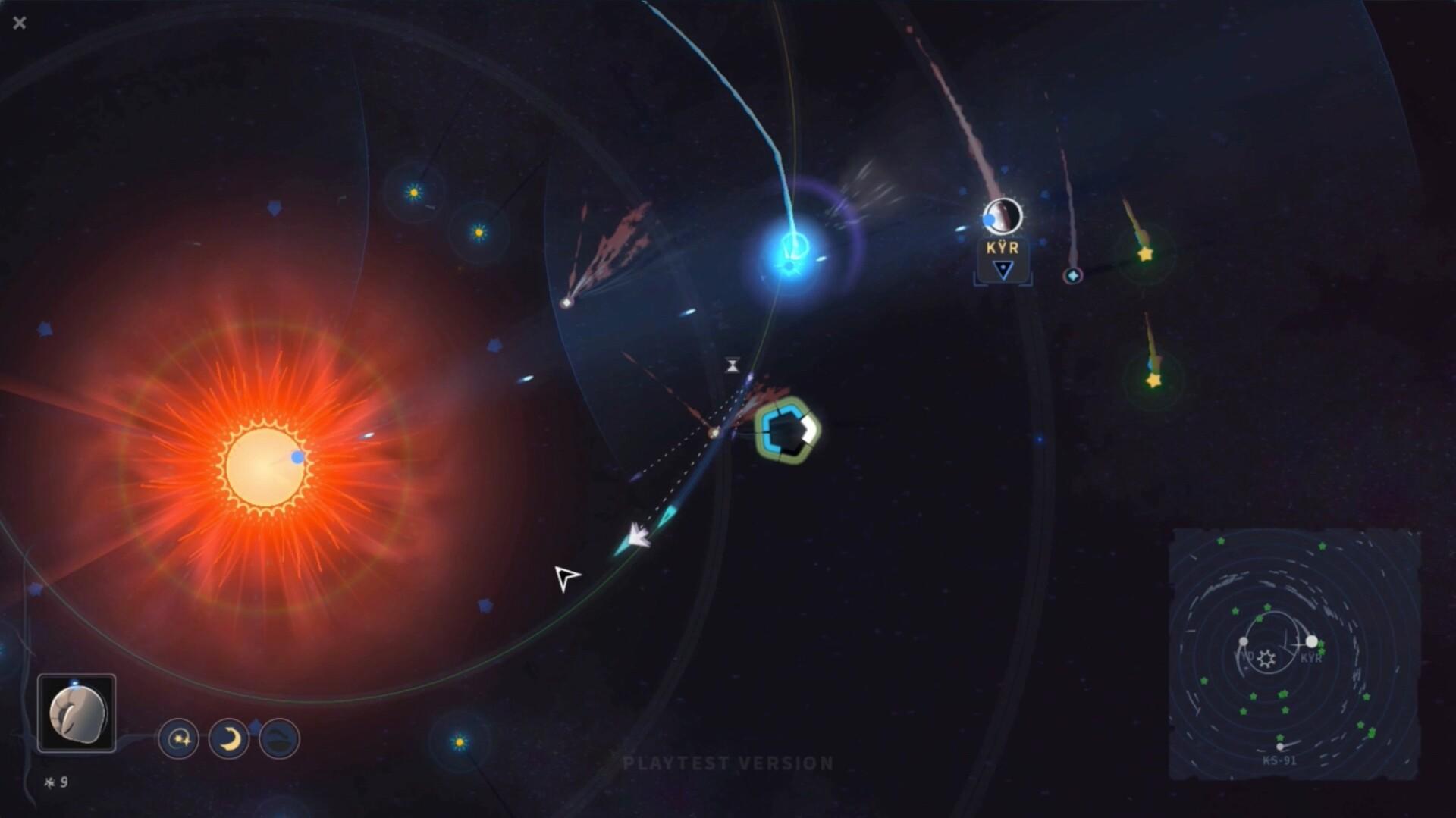This screenshot has height=818, width=1456.
Task: Close the system view with the X
Action: click(x=19, y=23)
